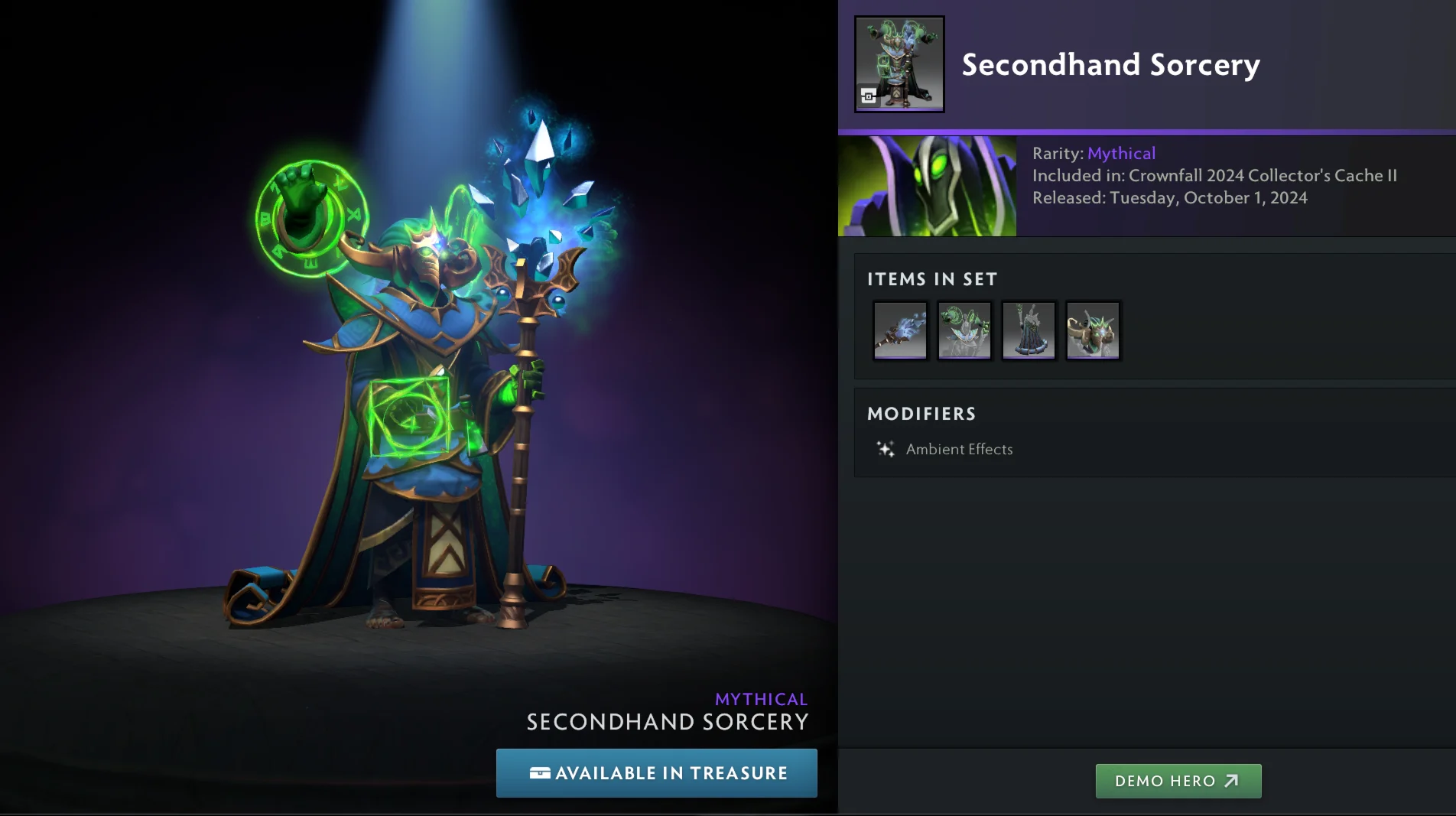The height and width of the screenshot is (816, 1456).
Task: Select the Modifiers section header
Action: click(921, 414)
